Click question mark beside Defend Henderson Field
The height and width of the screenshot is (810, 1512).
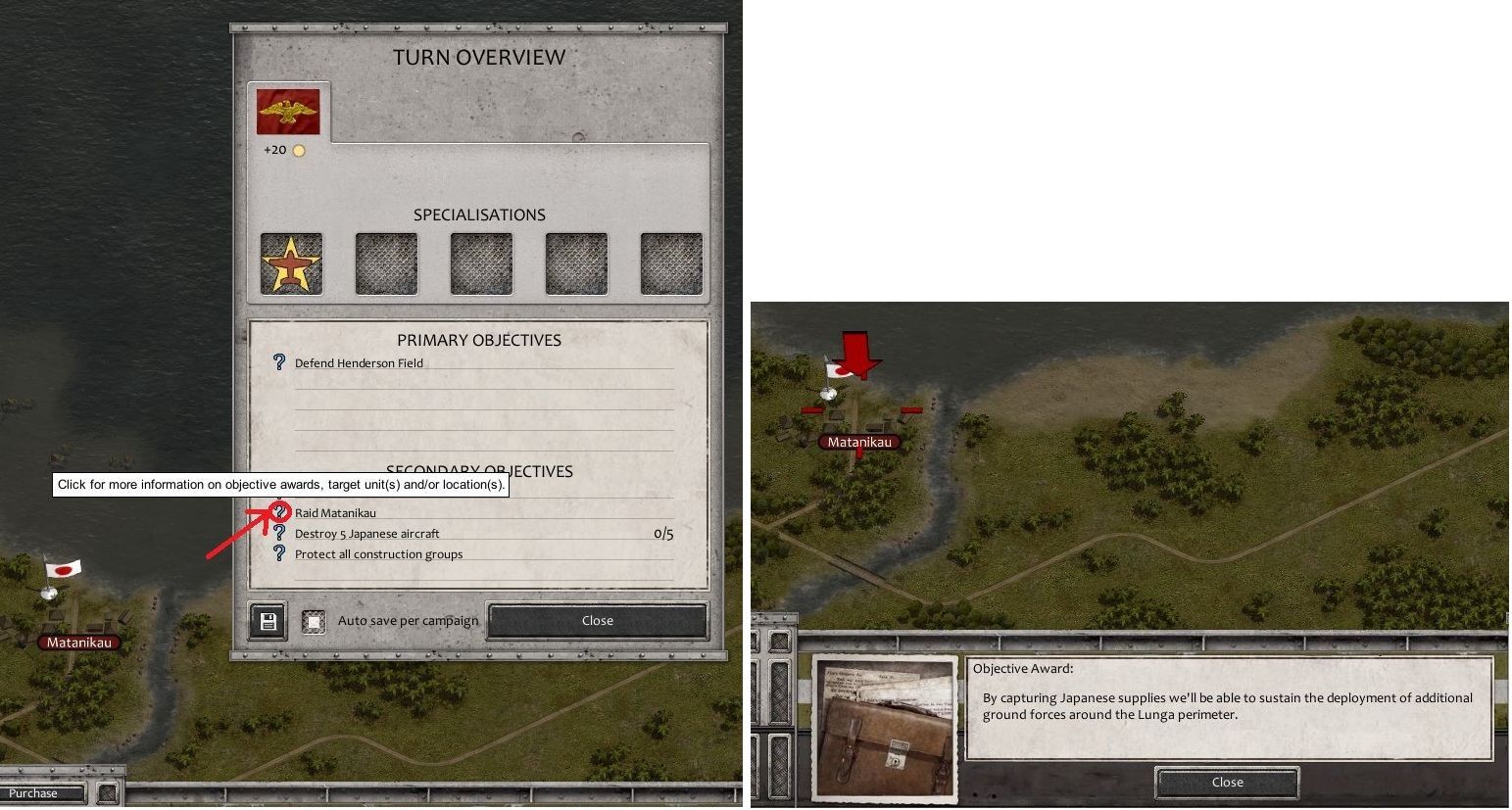[x=280, y=362]
